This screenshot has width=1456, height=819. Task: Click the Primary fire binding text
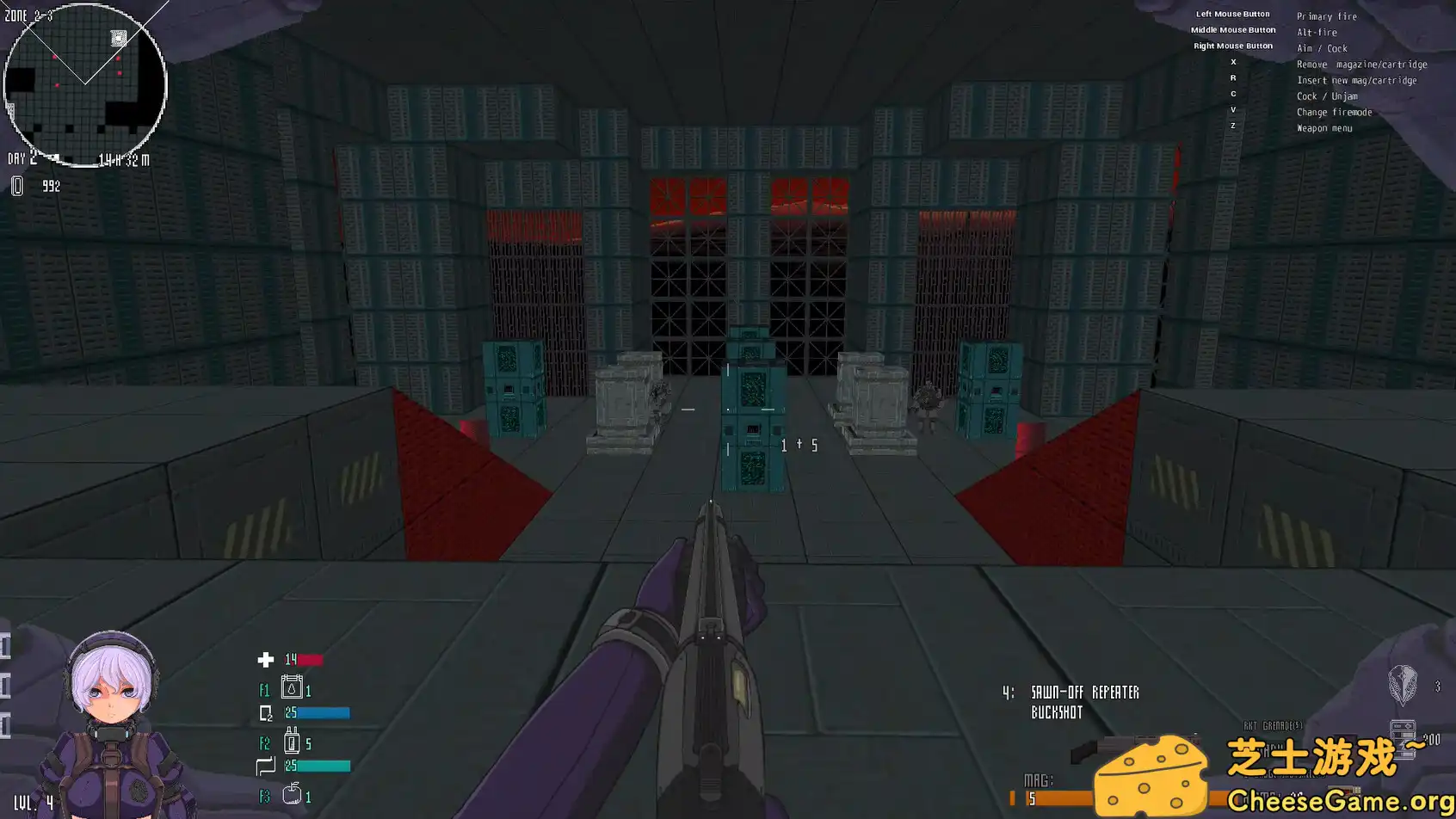pos(1326,15)
